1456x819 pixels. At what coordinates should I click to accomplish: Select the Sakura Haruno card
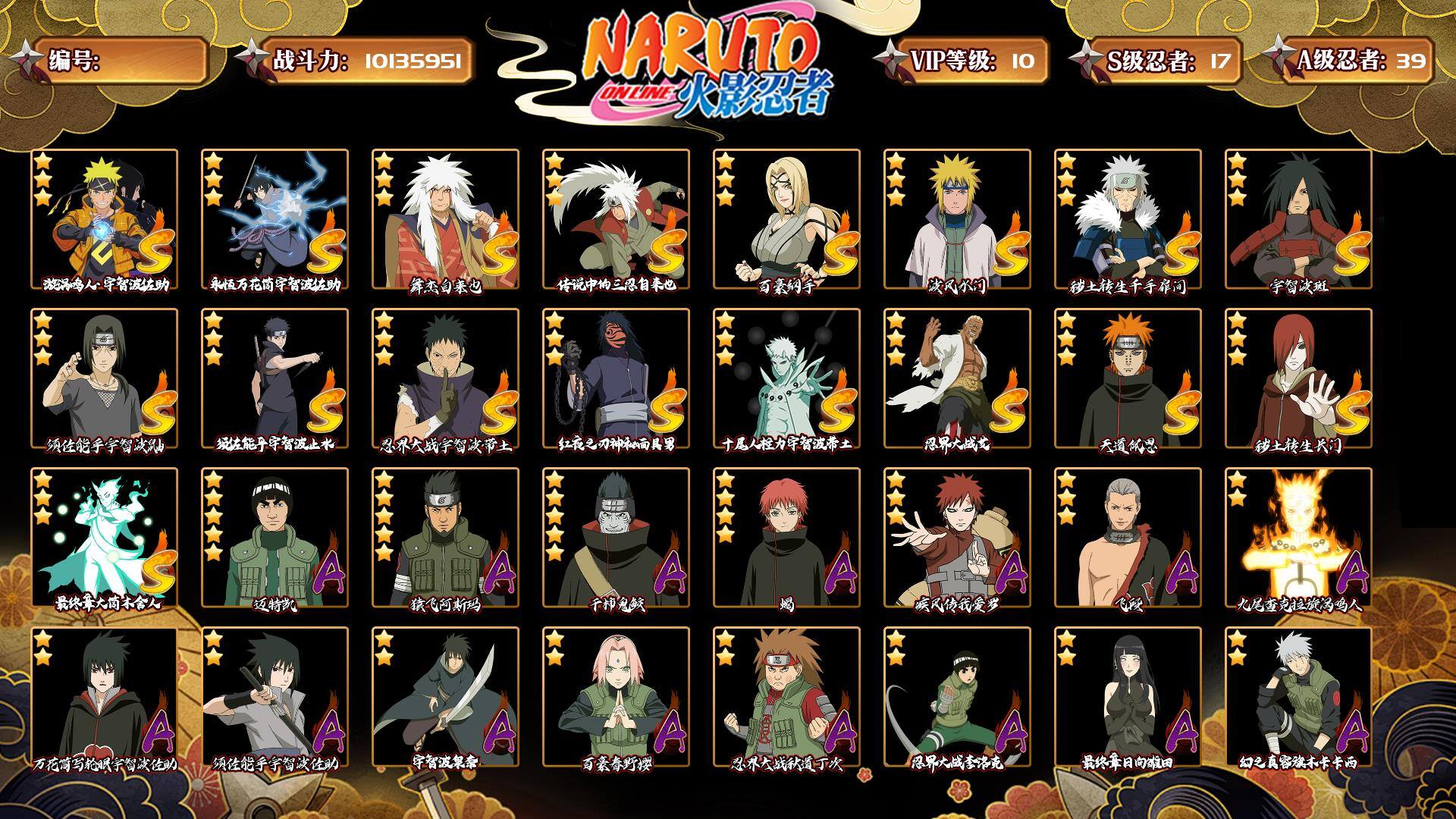(616, 697)
